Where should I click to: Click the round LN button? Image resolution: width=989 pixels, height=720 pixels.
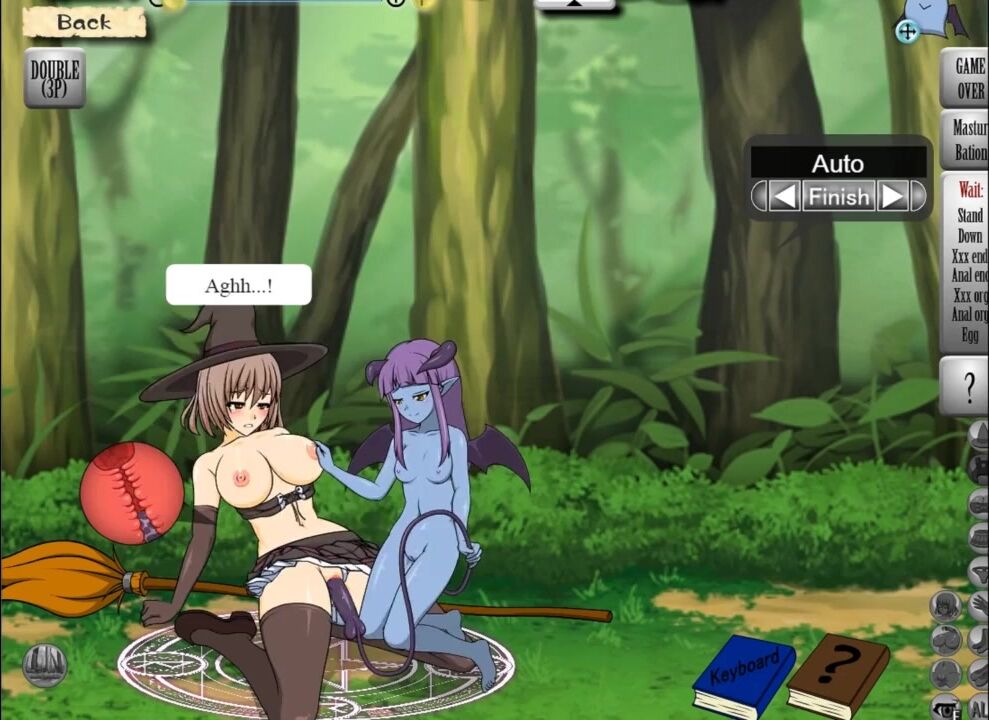tap(46, 665)
